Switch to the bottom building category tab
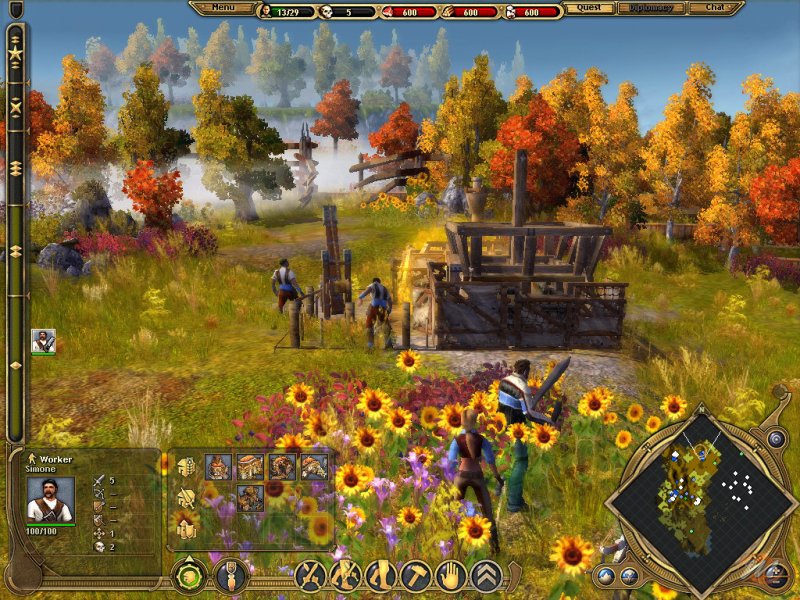800x600 pixels. (186, 525)
